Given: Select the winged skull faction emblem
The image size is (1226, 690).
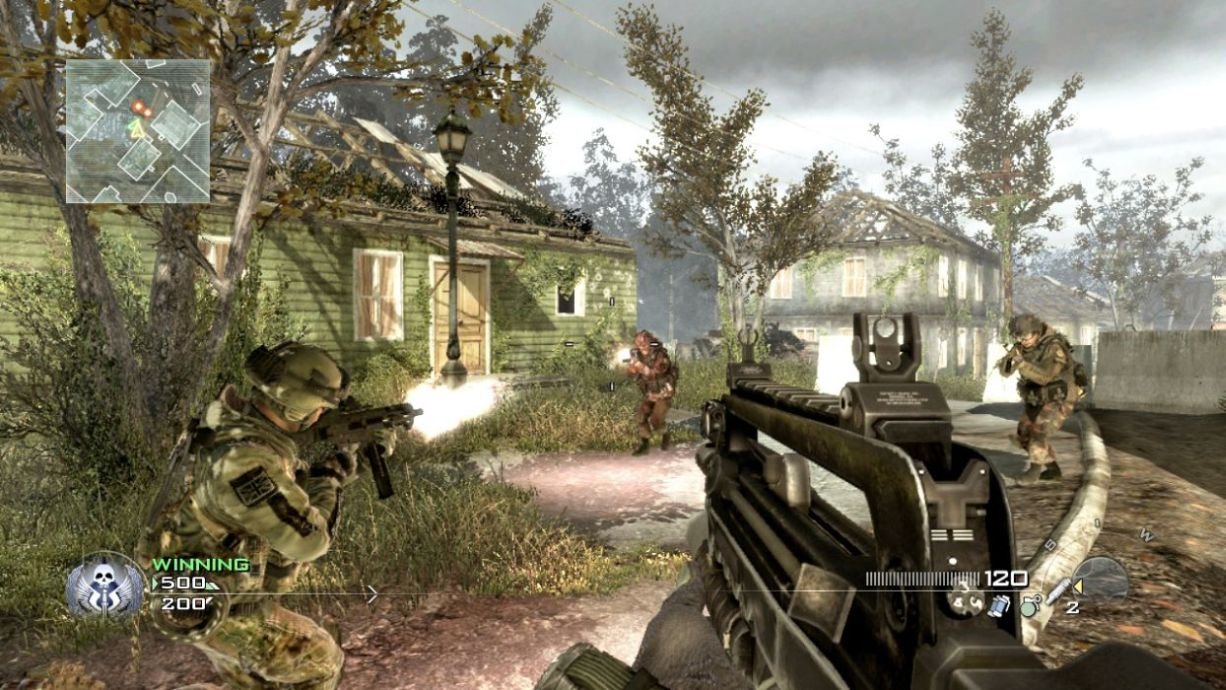Looking at the screenshot, I should [x=105, y=585].
